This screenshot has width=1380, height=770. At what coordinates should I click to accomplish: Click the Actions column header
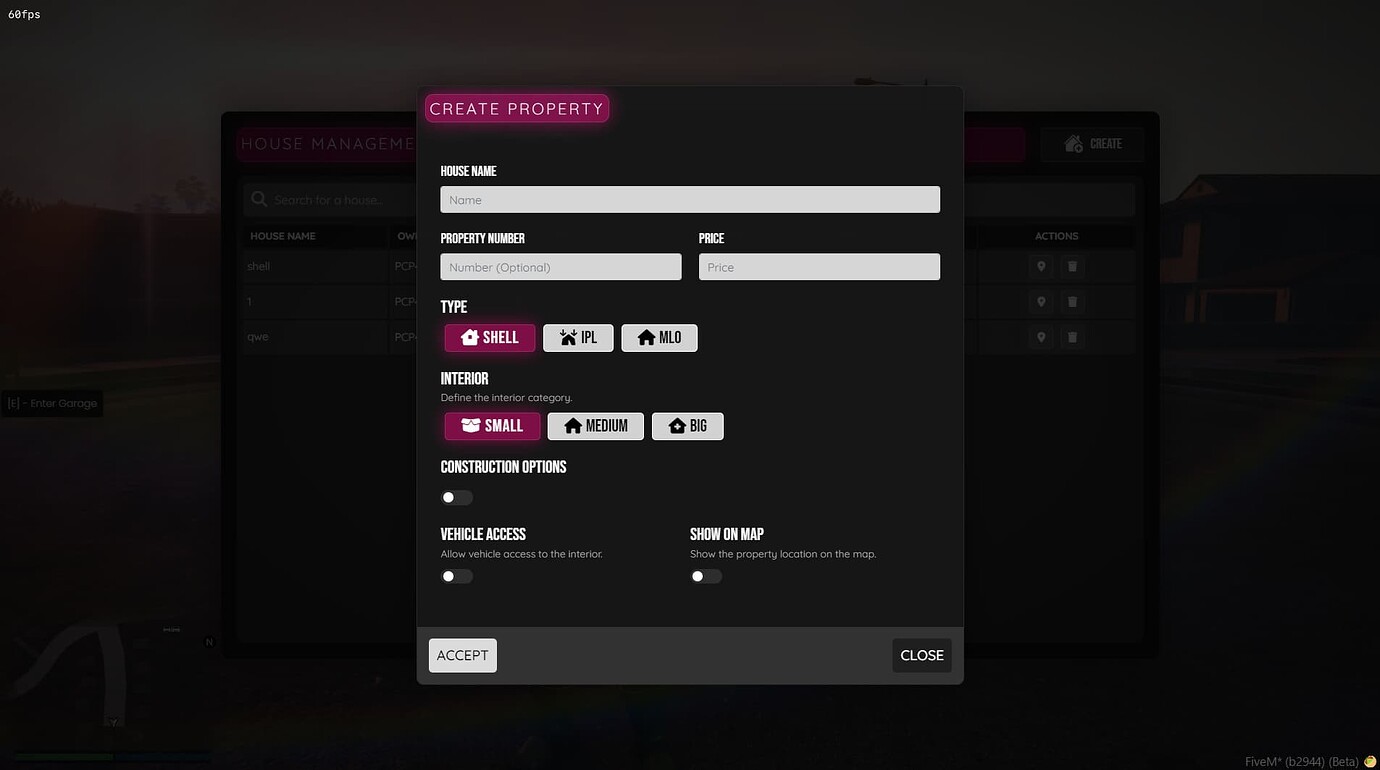(1056, 236)
